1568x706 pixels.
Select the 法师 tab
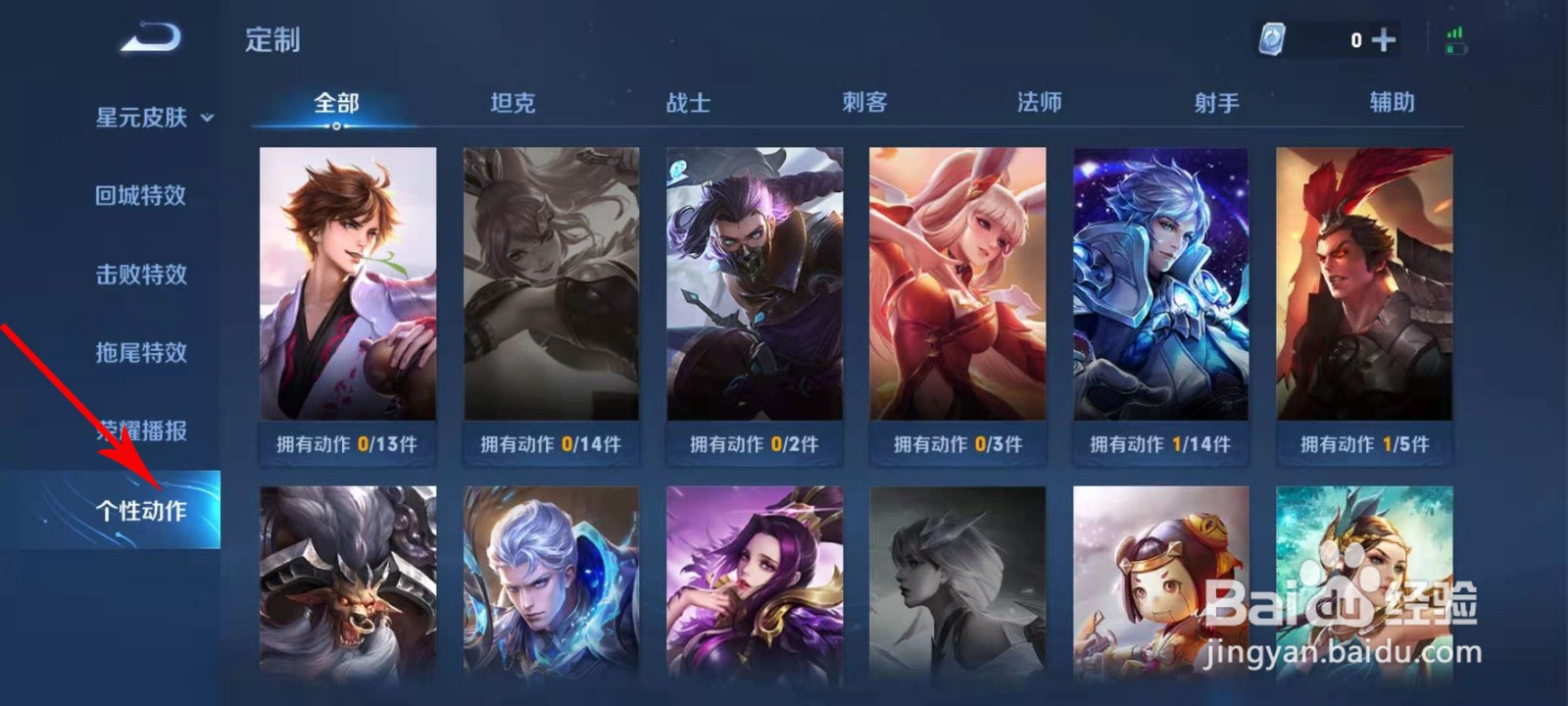(1041, 101)
